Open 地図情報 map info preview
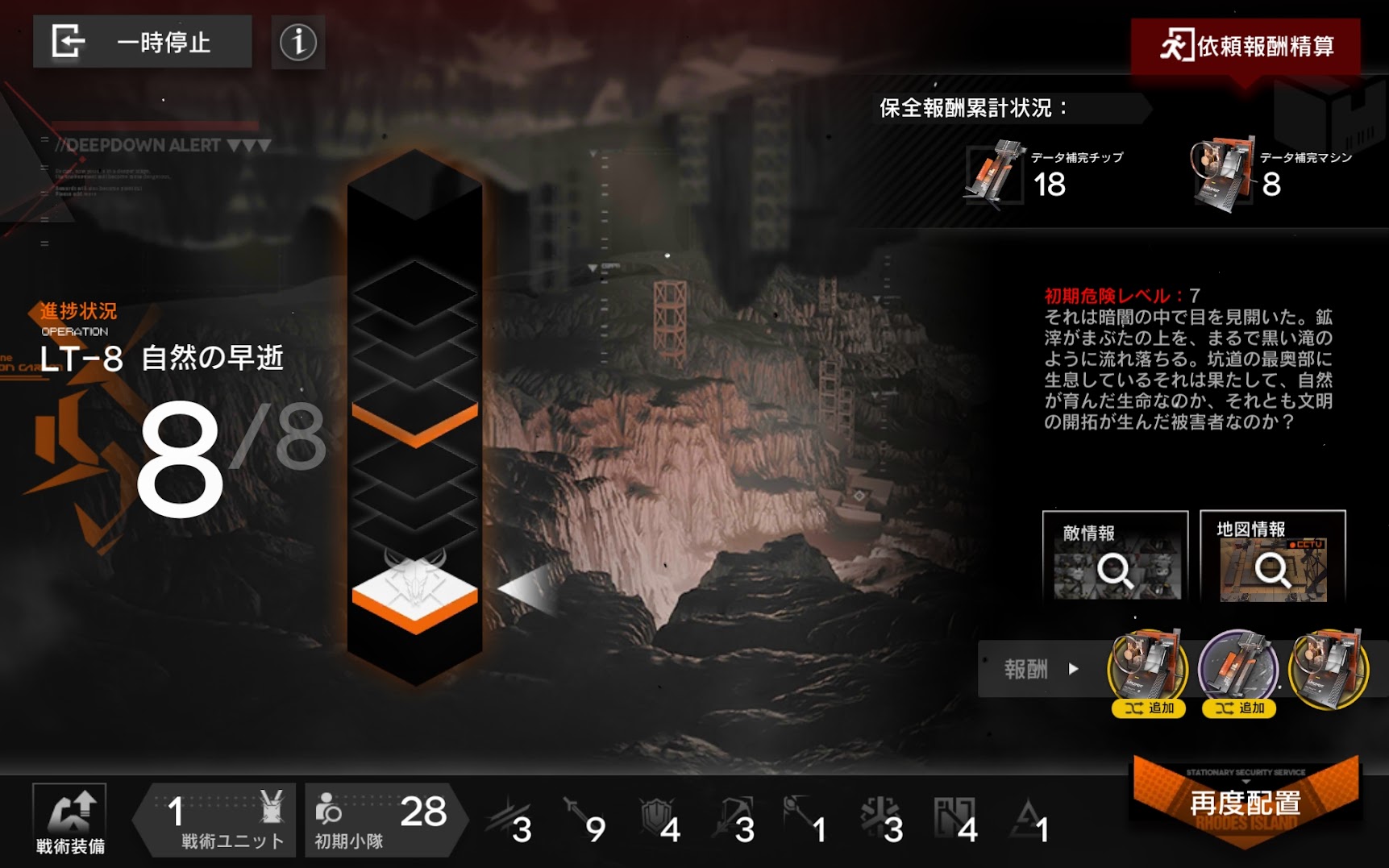This screenshot has height=868, width=1389. [x=1272, y=557]
